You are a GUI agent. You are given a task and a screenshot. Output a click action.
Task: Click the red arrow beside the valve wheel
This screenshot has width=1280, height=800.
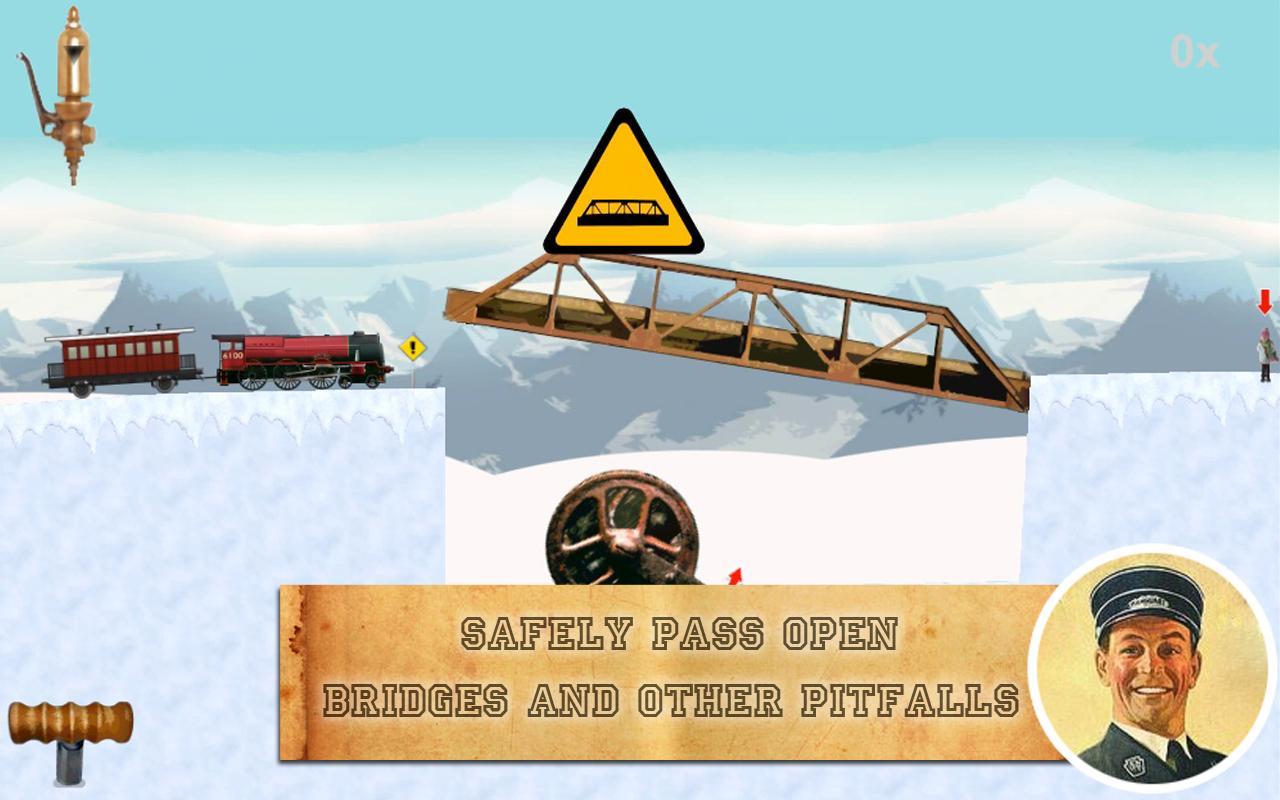point(733,578)
